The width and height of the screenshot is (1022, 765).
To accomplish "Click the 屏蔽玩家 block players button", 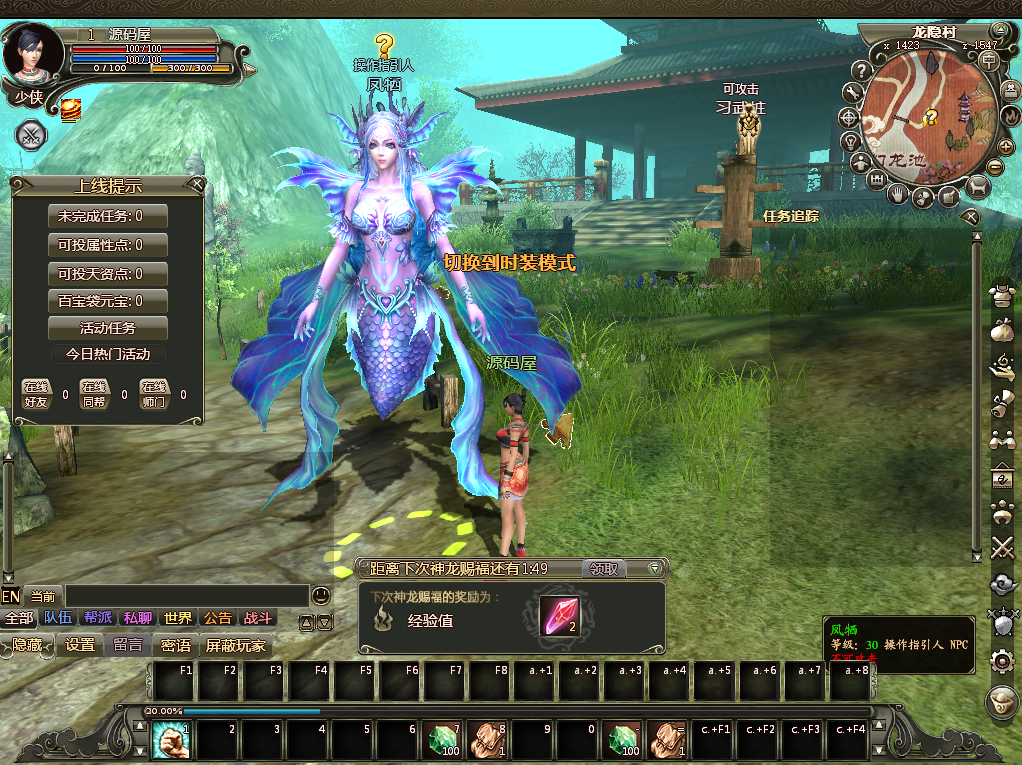I will [236, 645].
